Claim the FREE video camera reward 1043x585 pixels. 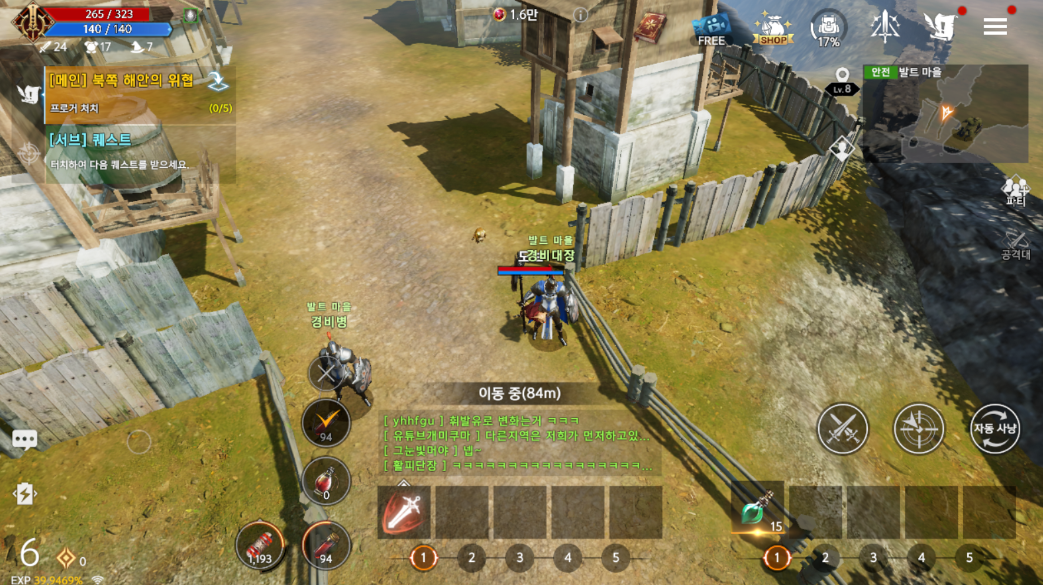pyautogui.click(x=711, y=28)
